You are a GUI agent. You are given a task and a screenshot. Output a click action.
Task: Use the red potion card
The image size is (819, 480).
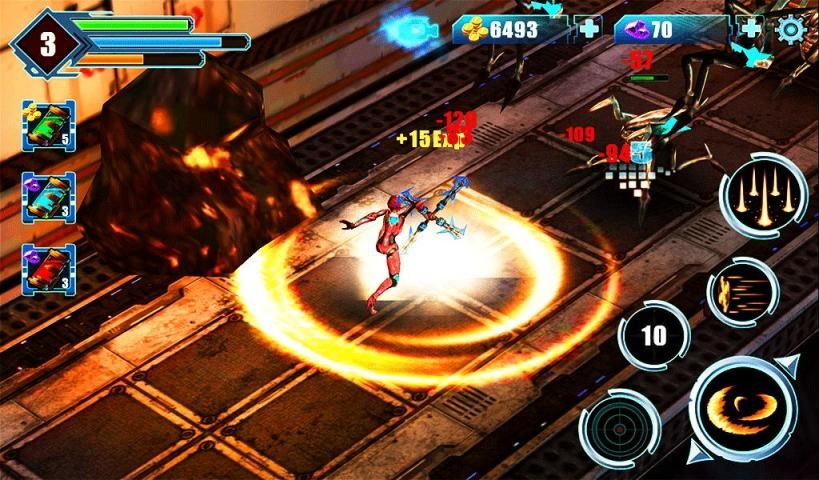click(x=48, y=269)
